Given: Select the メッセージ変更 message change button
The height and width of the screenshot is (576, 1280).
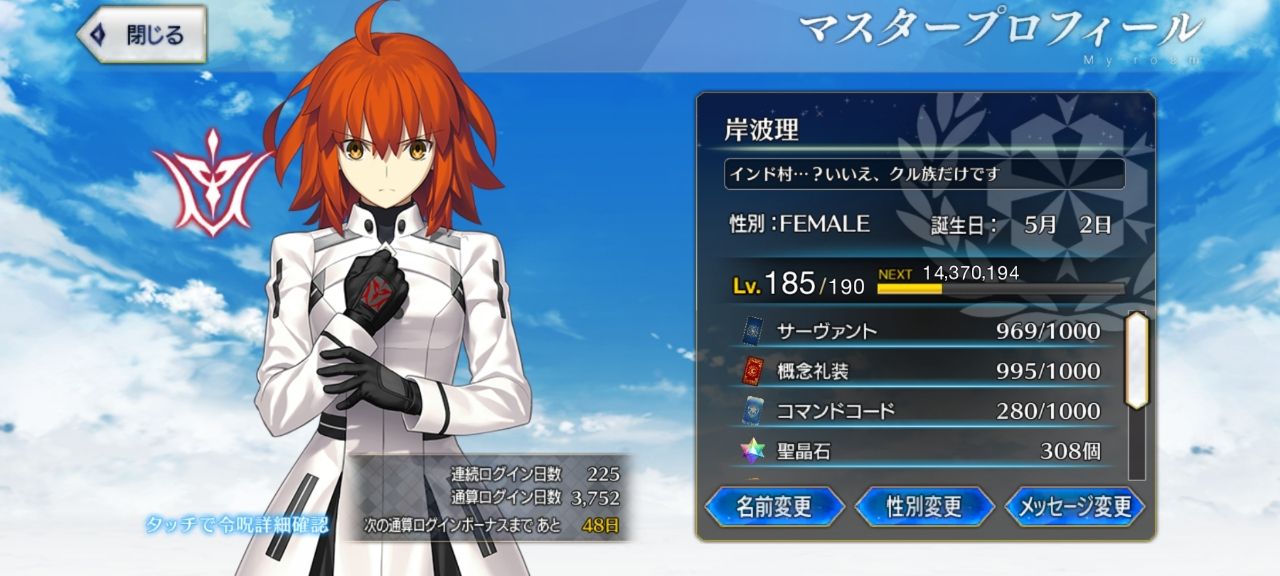Looking at the screenshot, I should 1074,507.
